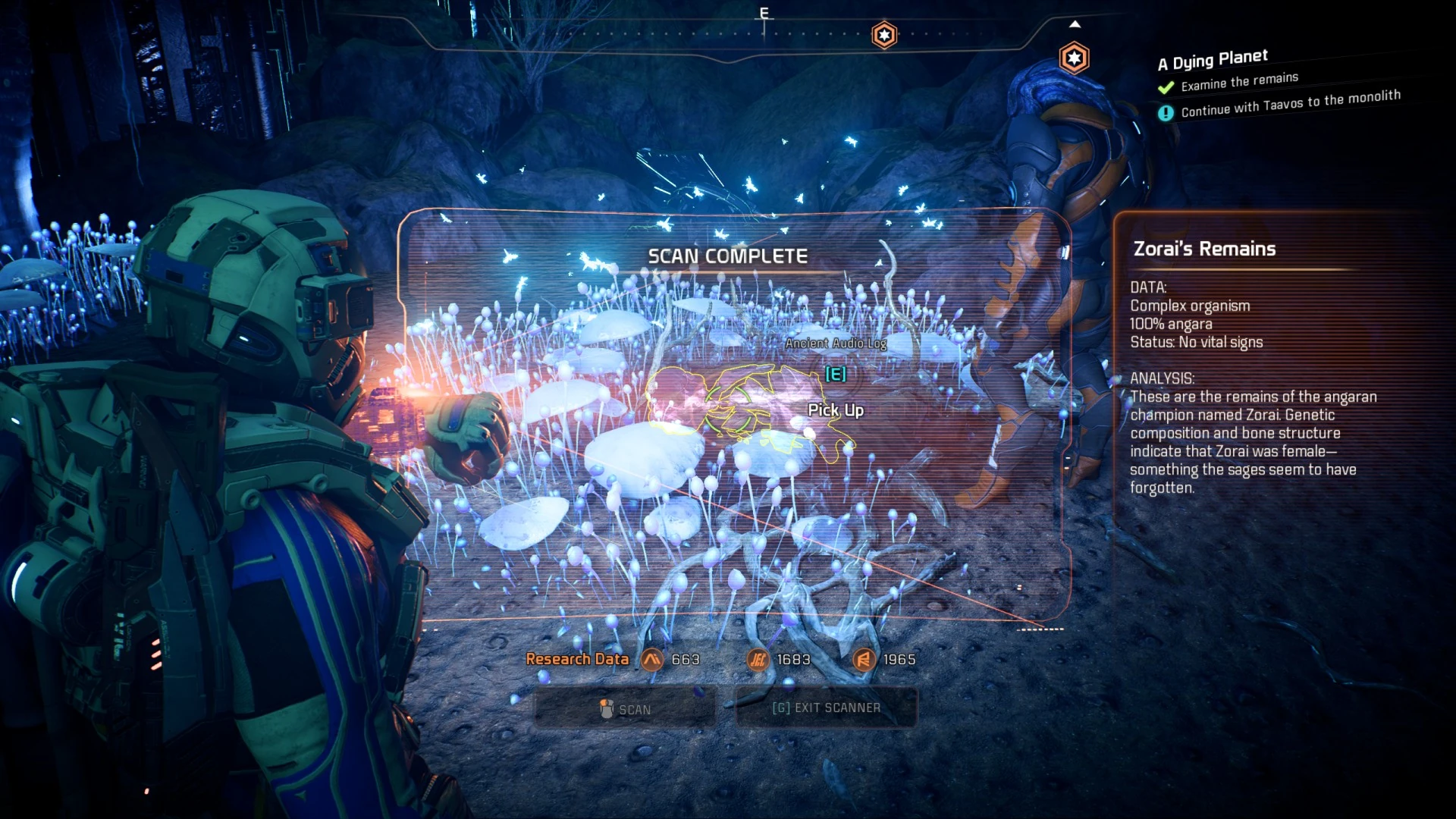
Task: Exit the scanner with the EXIT SCANNER button
Action: [826, 708]
